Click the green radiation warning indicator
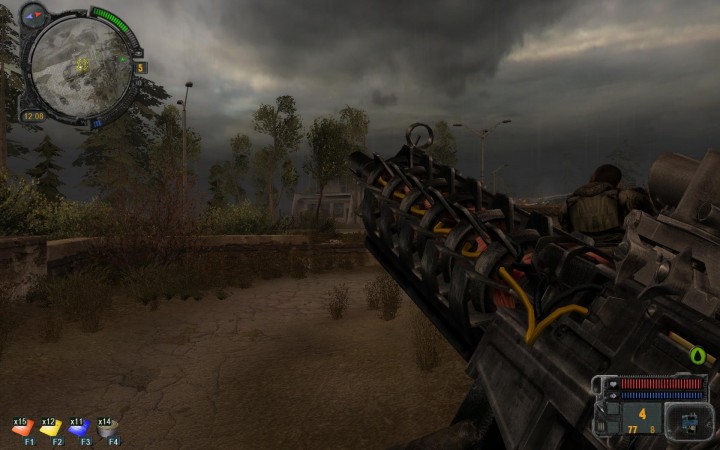This screenshot has height=450, width=720. (697, 355)
